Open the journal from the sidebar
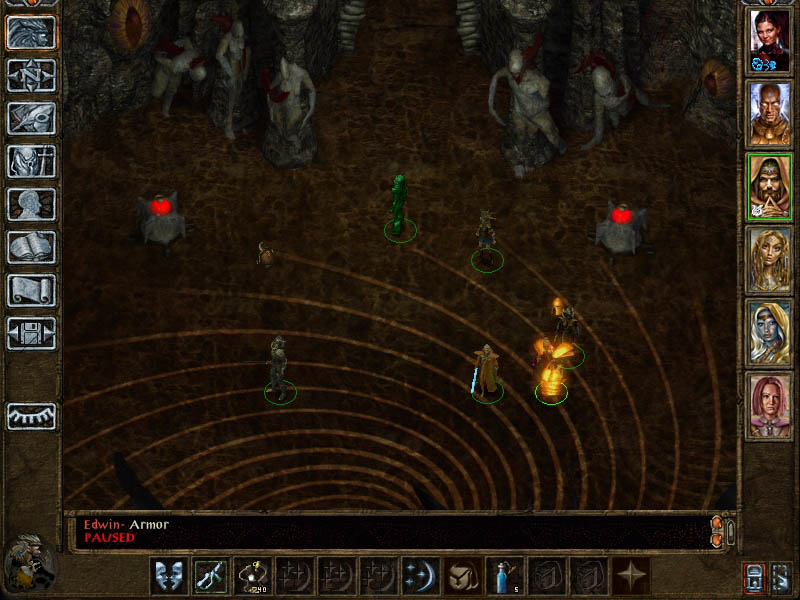The height and width of the screenshot is (600, 800). [x=31, y=118]
